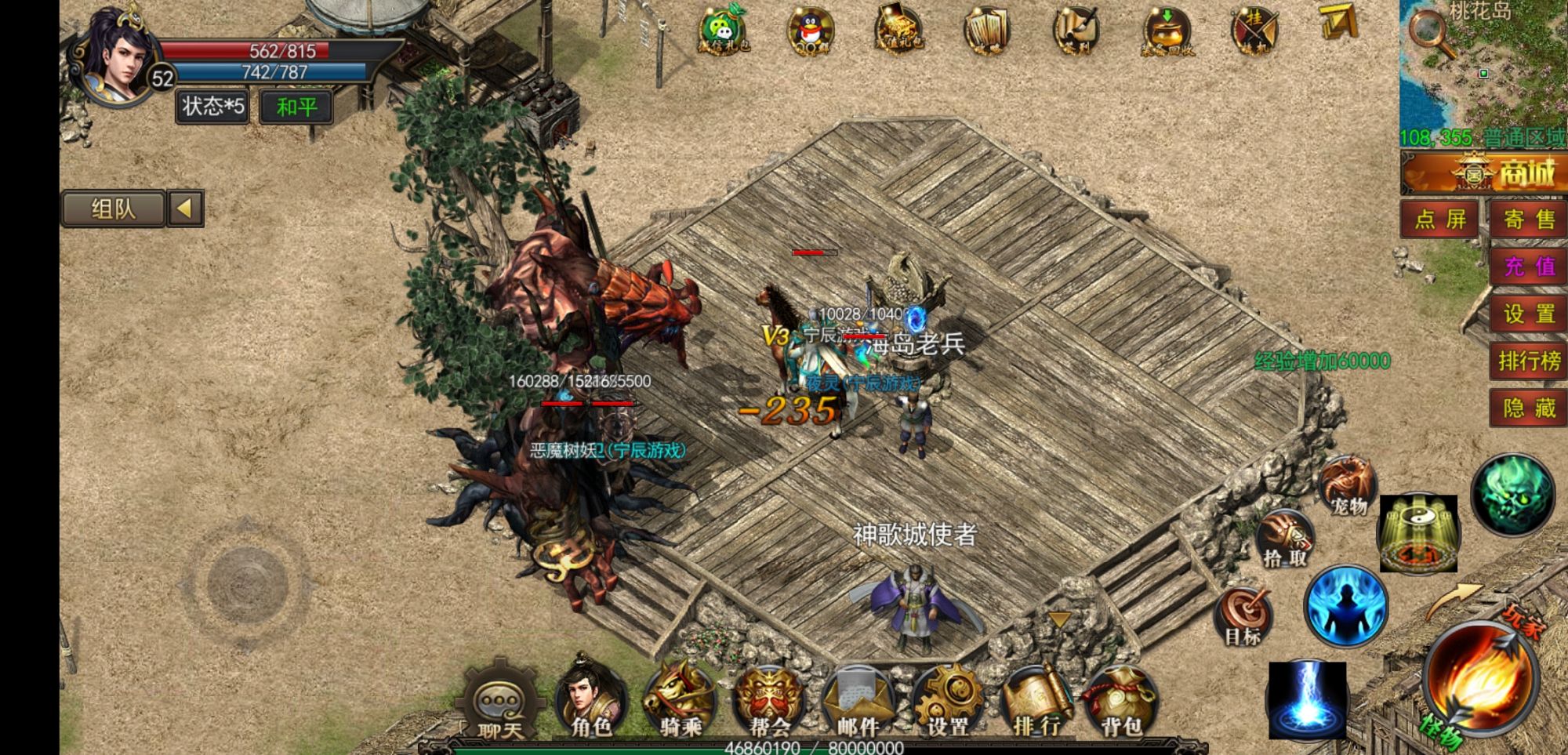Click the 桃花岛 minimap
The width and height of the screenshot is (1568, 755).
pyautogui.click(x=1483, y=67)
